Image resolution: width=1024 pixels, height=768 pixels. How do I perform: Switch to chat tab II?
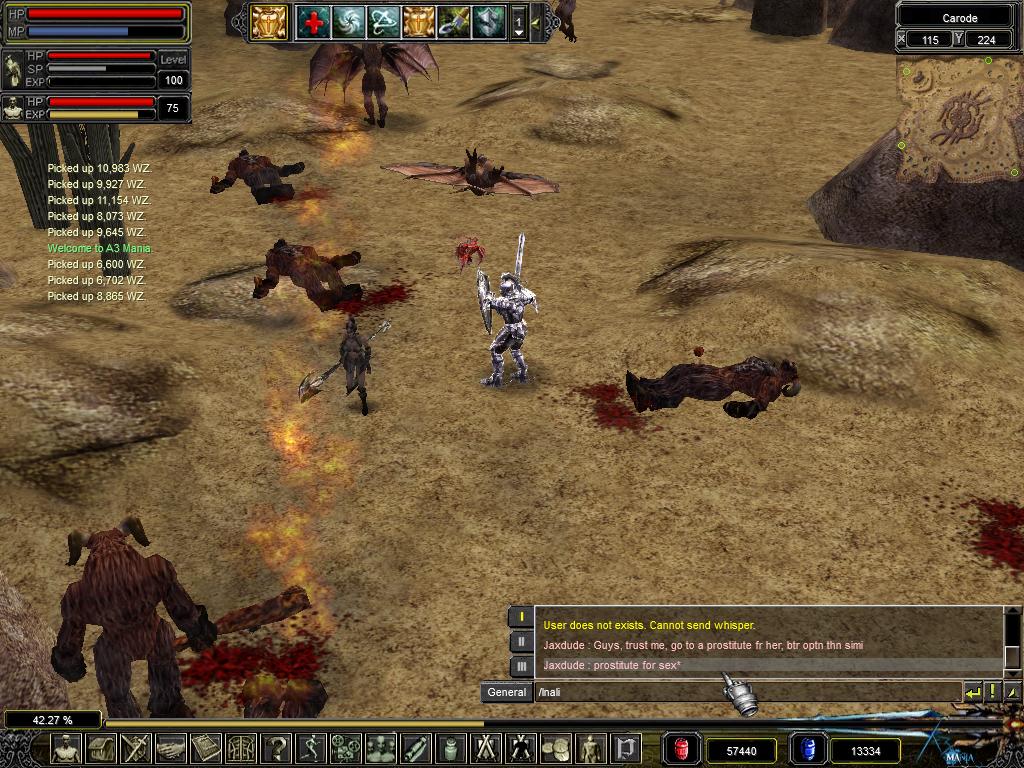pos(521,642)
